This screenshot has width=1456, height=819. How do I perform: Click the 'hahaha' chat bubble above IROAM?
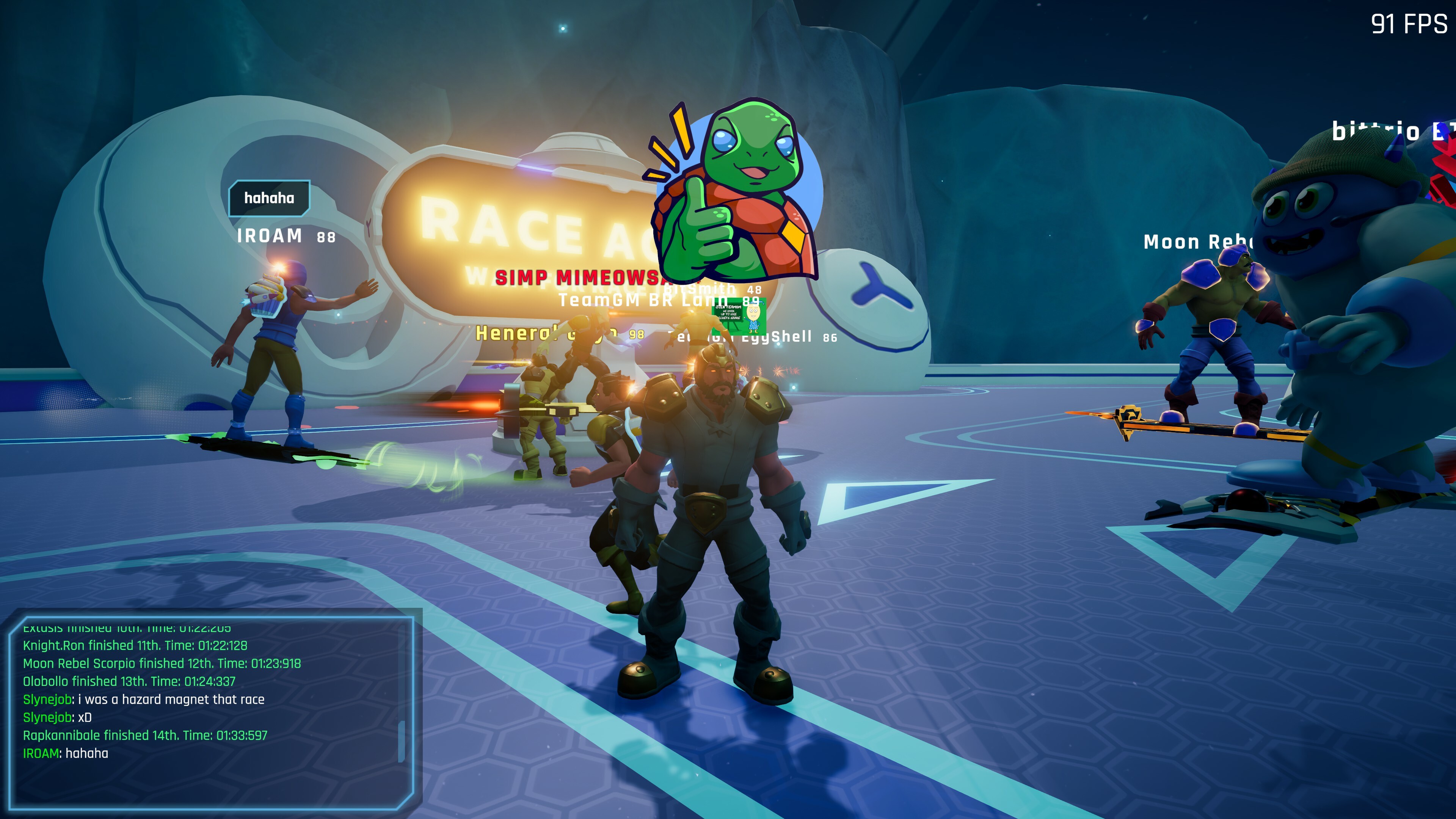point(269,198)
